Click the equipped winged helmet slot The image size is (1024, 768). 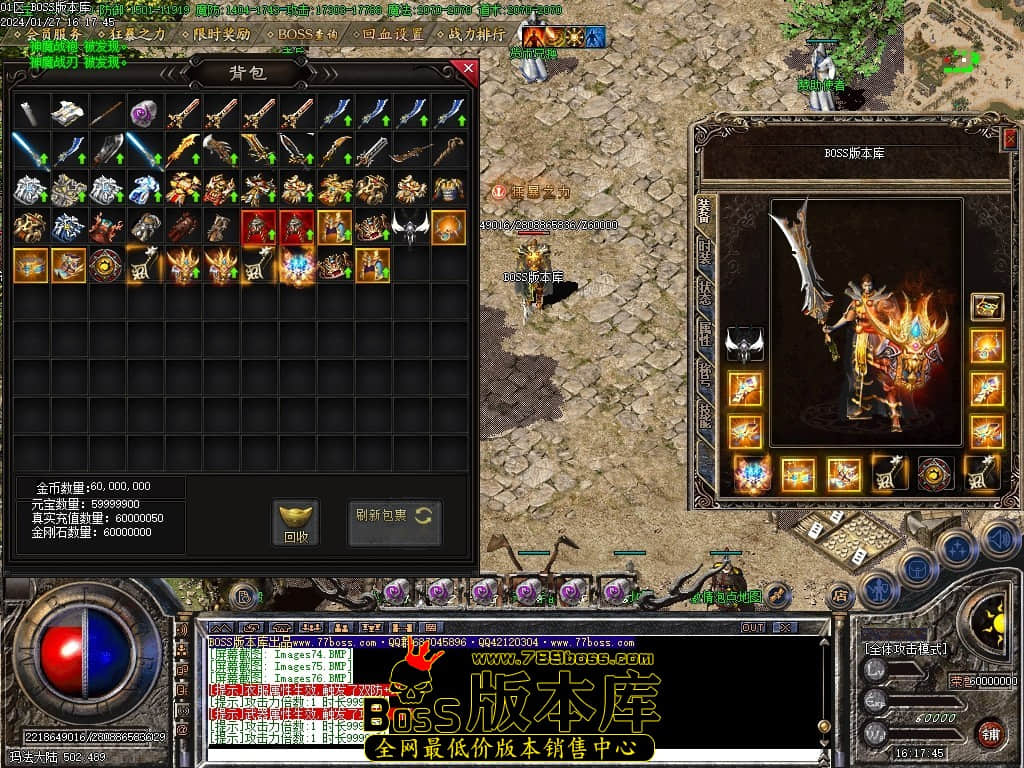pos(744,344)
